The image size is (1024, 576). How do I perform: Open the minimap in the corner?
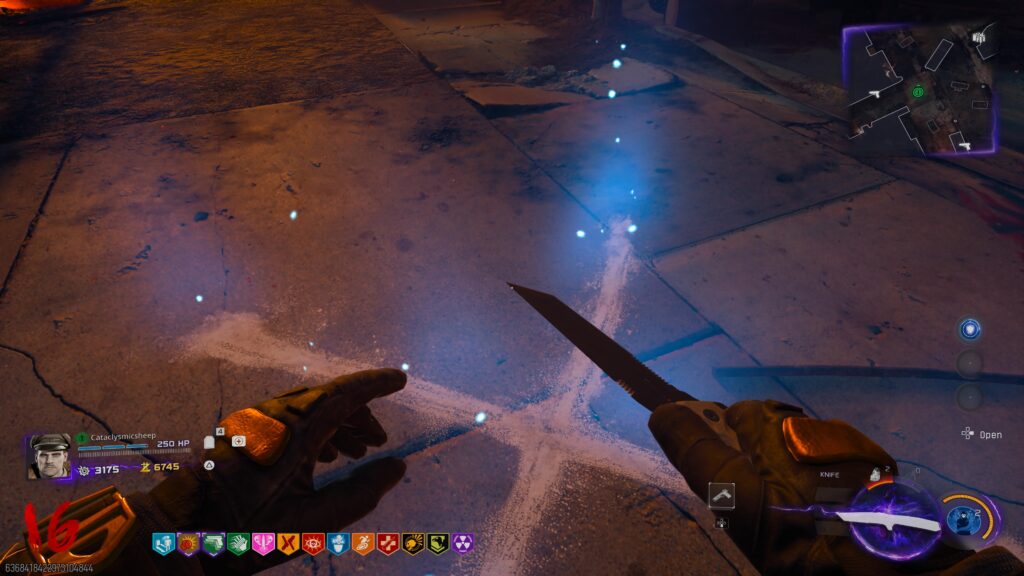click(919, 90)
